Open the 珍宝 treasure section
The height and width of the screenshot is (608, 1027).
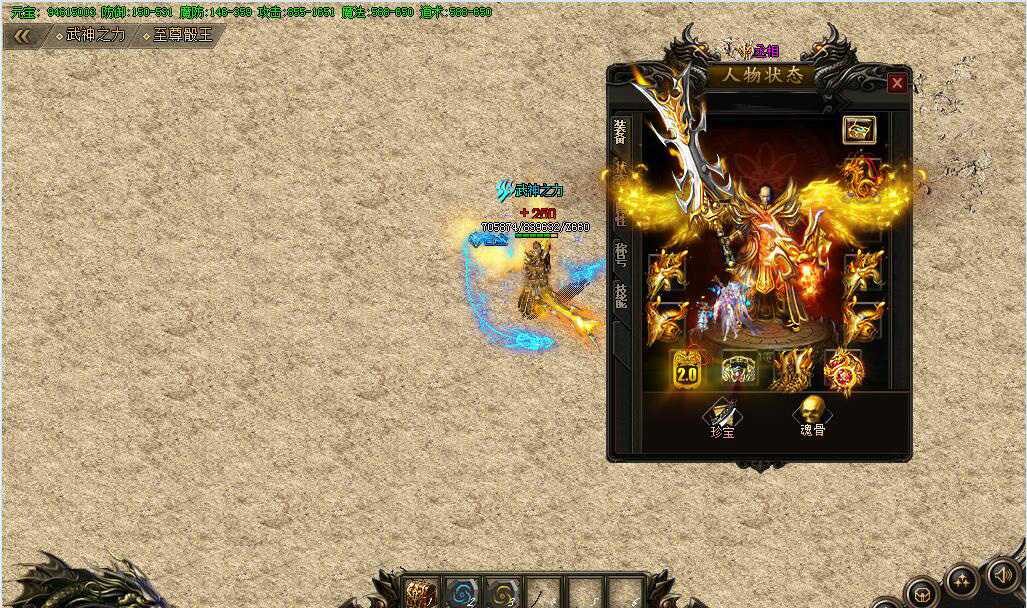[x=721, y=417]
